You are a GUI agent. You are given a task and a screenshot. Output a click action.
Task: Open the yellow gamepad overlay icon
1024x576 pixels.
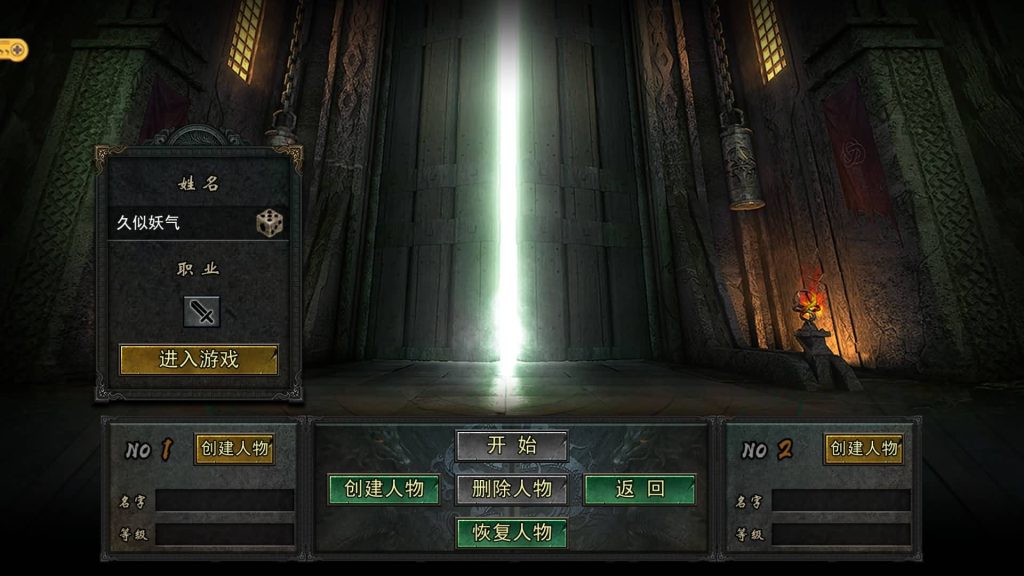tap(12, 48)
